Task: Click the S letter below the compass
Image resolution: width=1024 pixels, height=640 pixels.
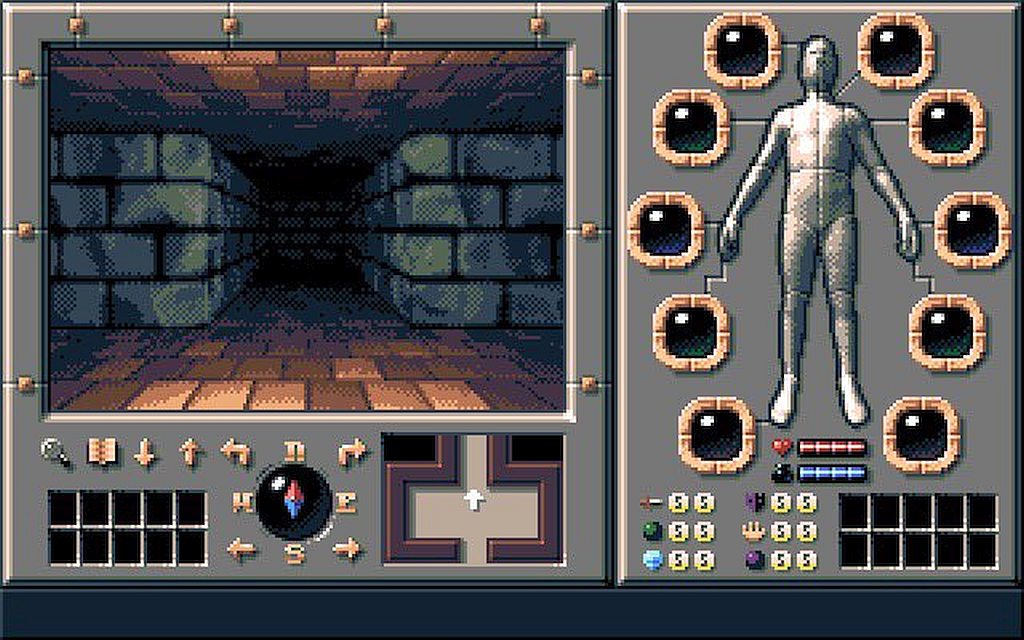Action: click(294, 554)
